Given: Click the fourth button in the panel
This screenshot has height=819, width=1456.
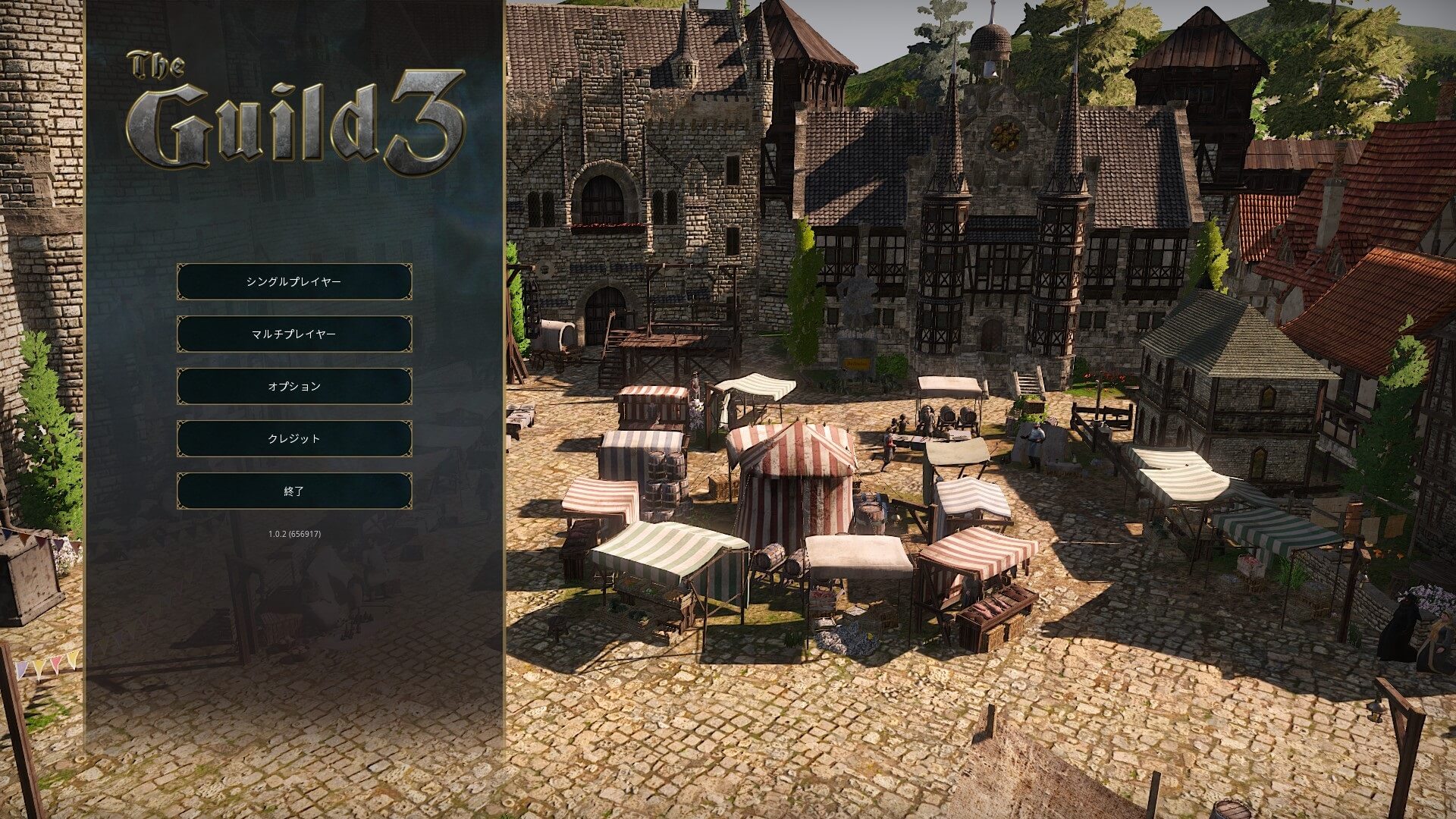Looking at the screenshot, I should 294,438.
